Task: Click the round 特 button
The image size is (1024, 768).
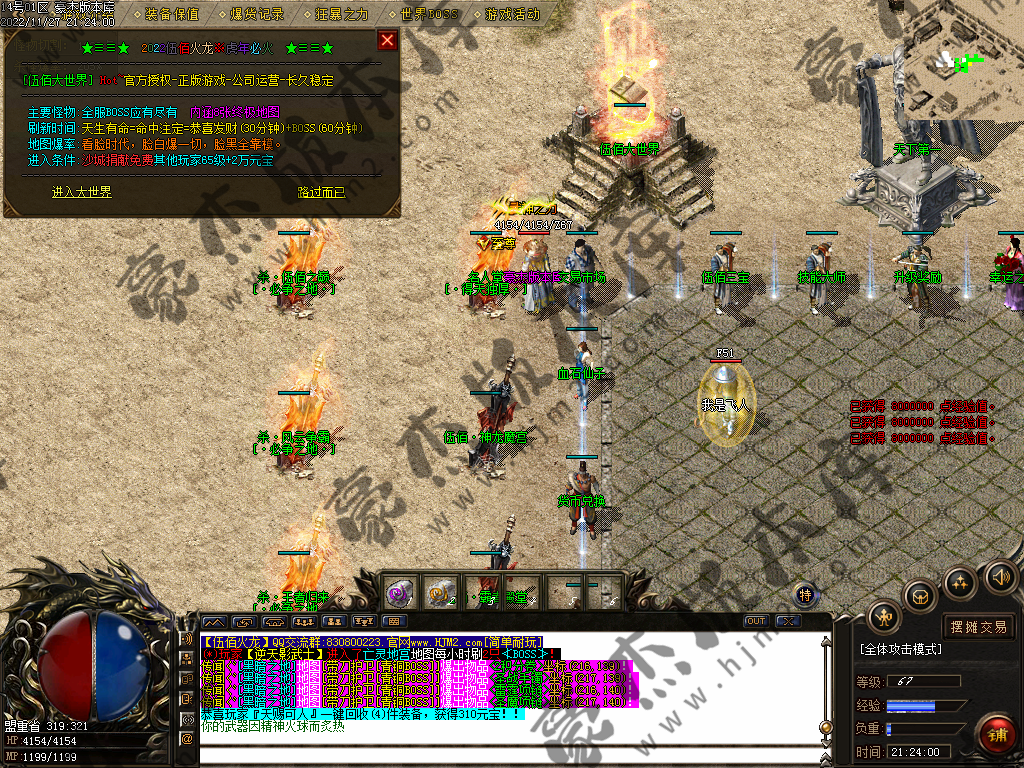Action: coord(806,594)
